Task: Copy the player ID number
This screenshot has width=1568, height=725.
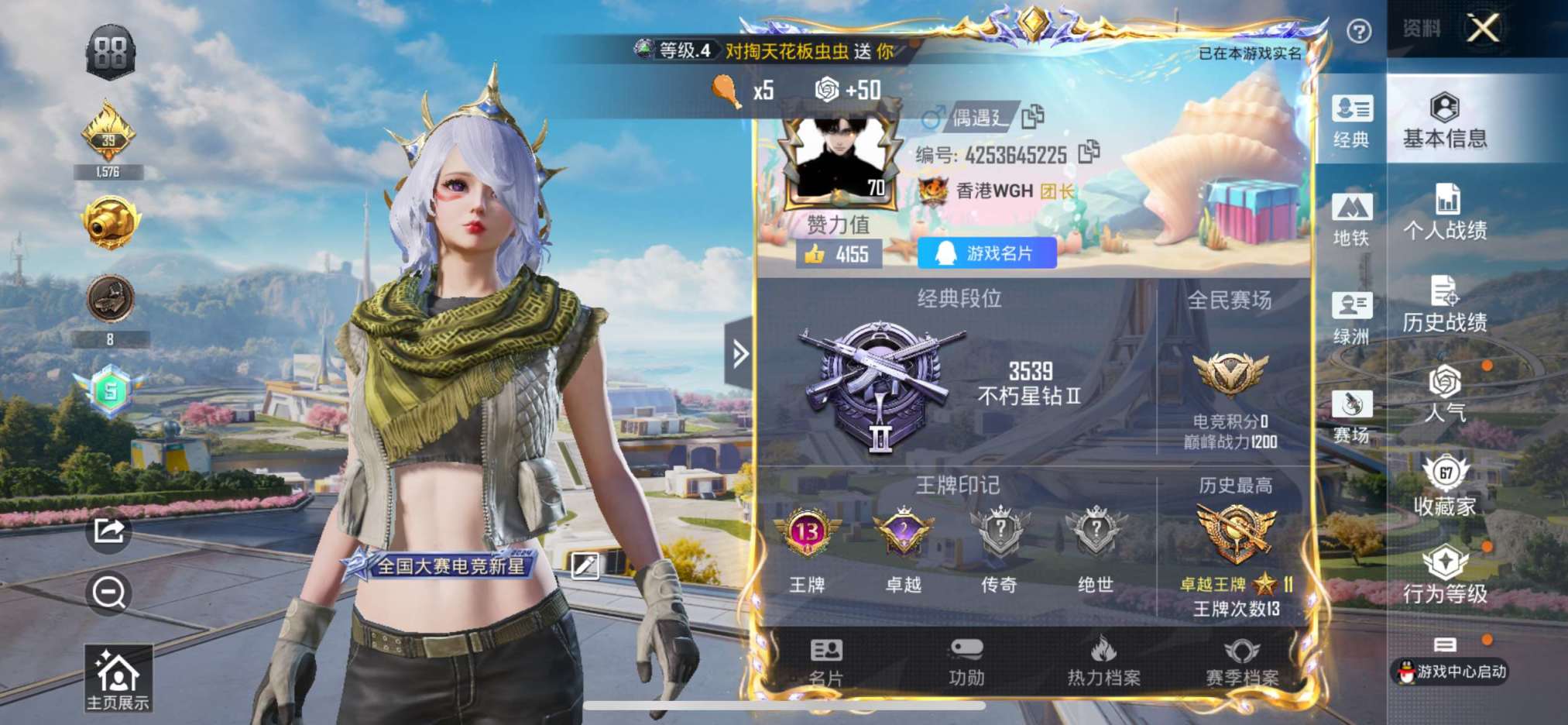Action: (x=1089, y=153)
